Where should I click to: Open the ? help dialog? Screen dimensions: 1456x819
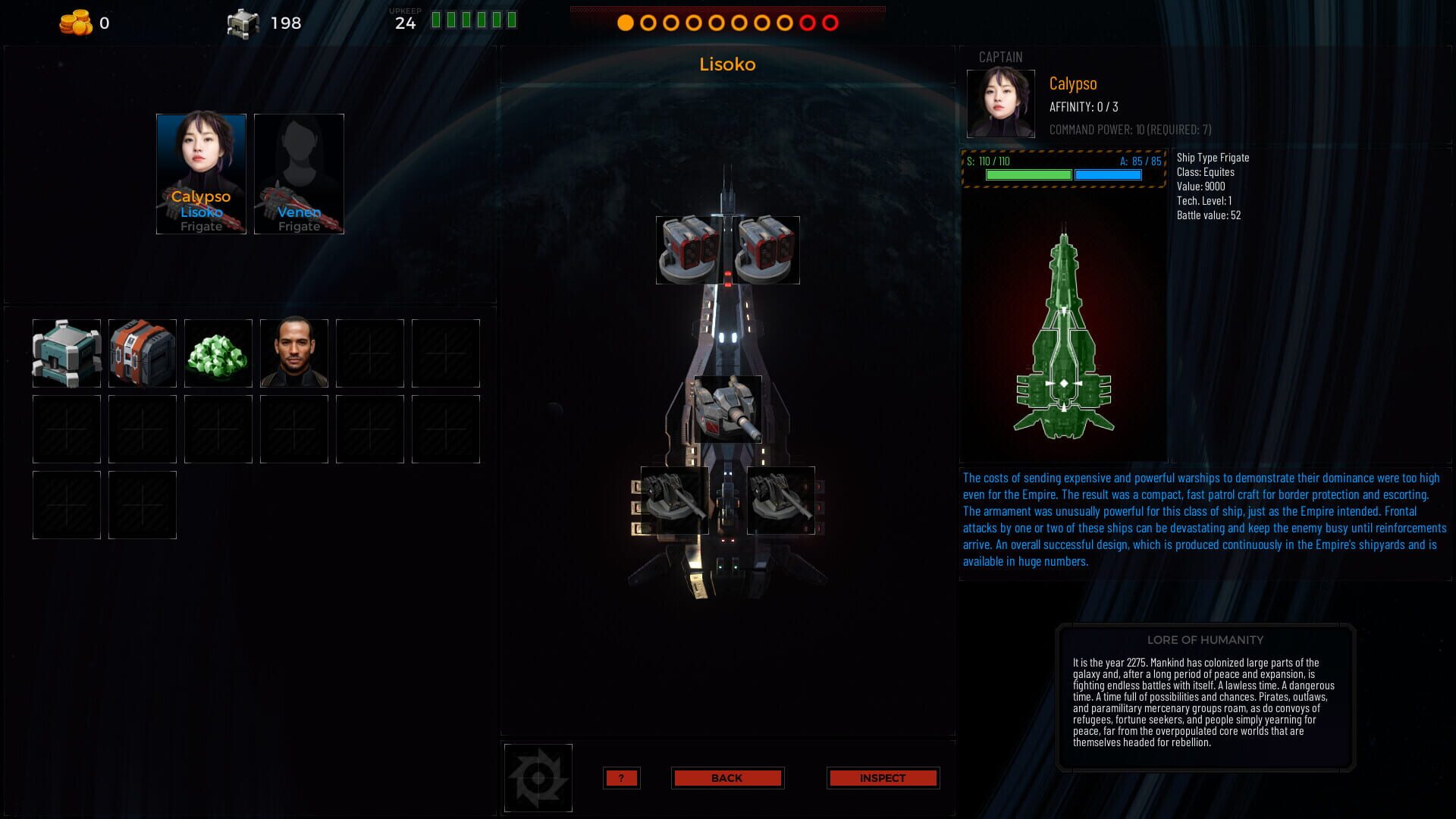(621, 777)
